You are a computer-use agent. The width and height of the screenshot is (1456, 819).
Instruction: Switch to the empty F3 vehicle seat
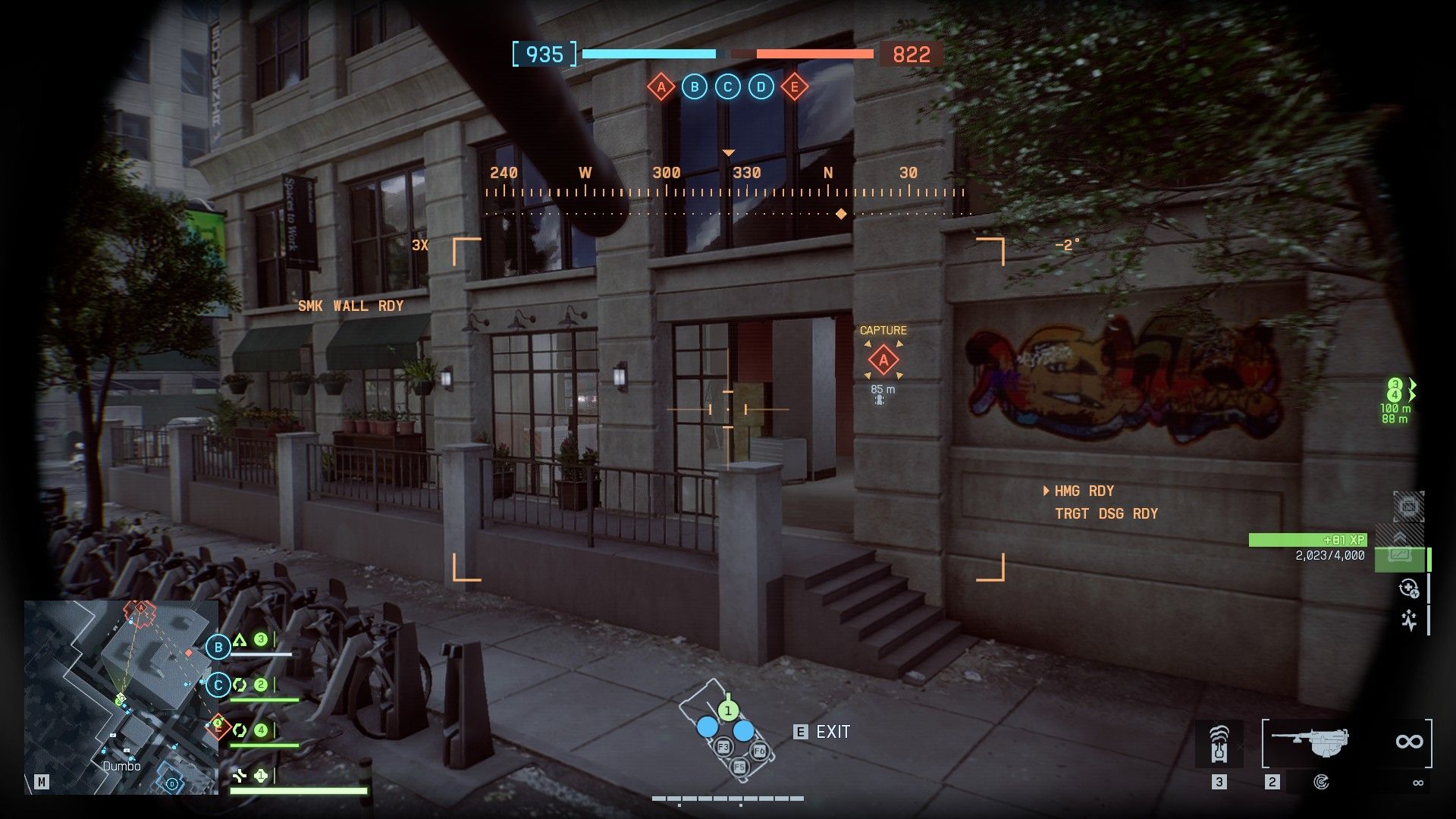723,747
